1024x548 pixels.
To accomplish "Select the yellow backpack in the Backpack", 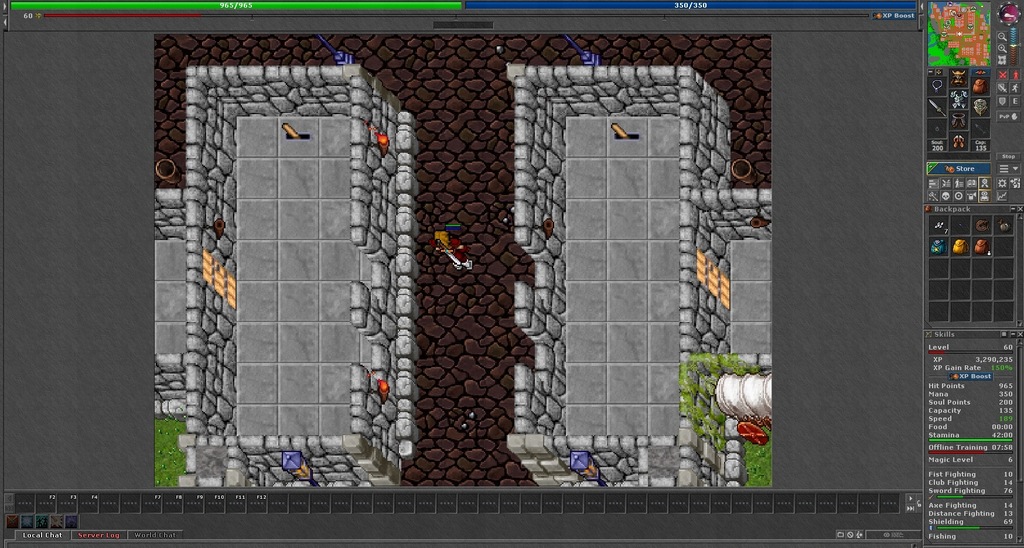I will (959, 247).
